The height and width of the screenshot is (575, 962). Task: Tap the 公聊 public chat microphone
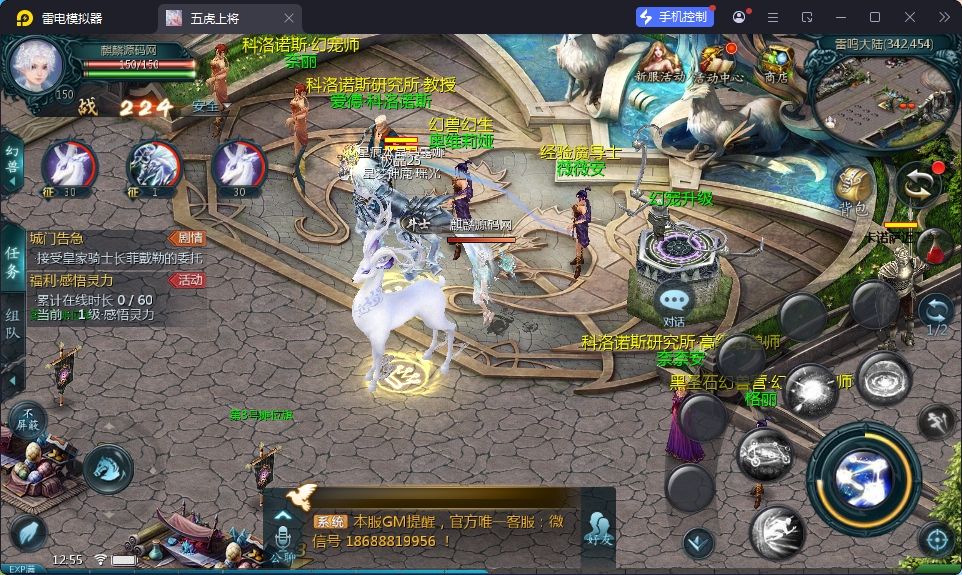tap(283, 540)
